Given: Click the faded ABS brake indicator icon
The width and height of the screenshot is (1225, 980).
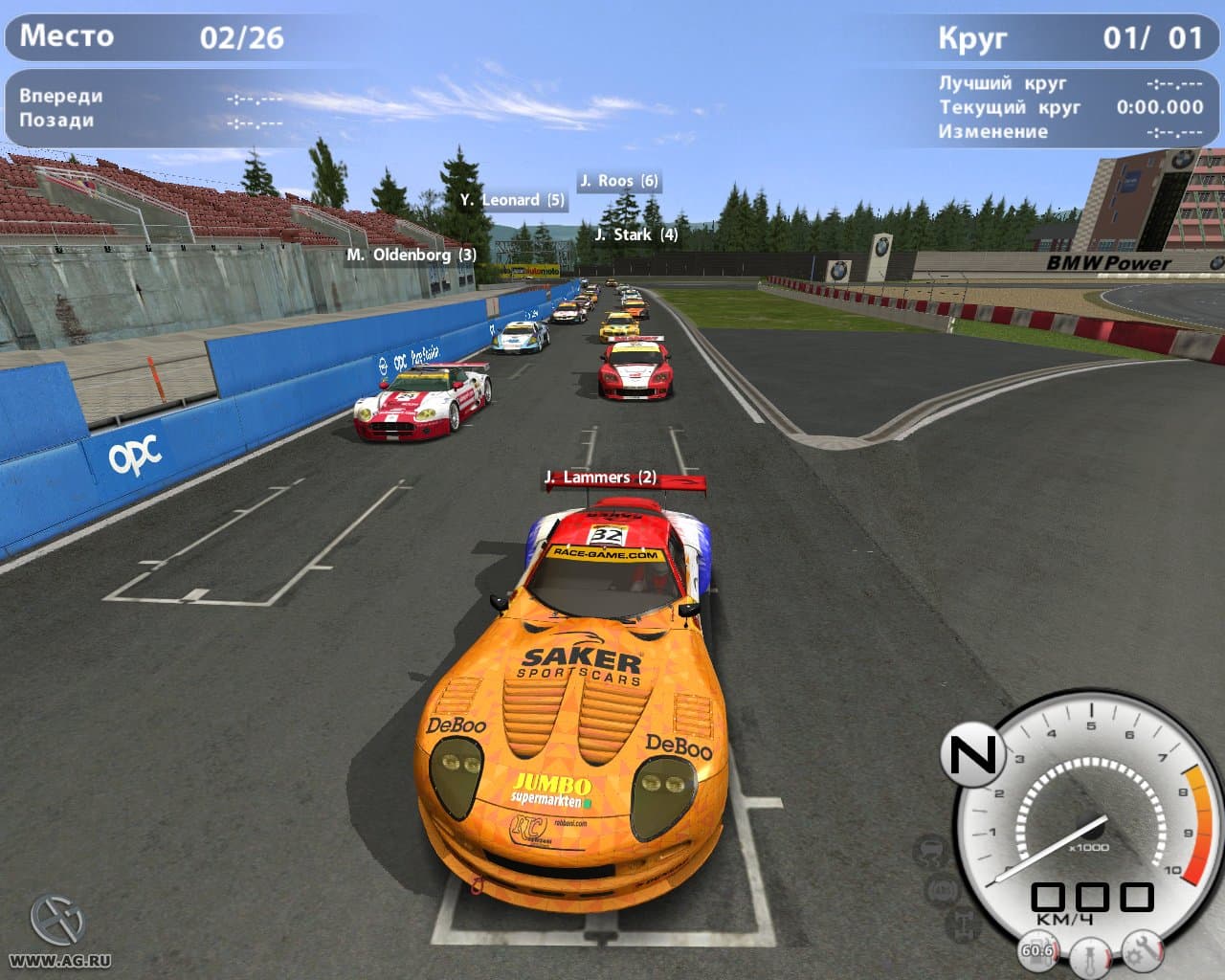Looking at the screenshot, I should [945, 890].
